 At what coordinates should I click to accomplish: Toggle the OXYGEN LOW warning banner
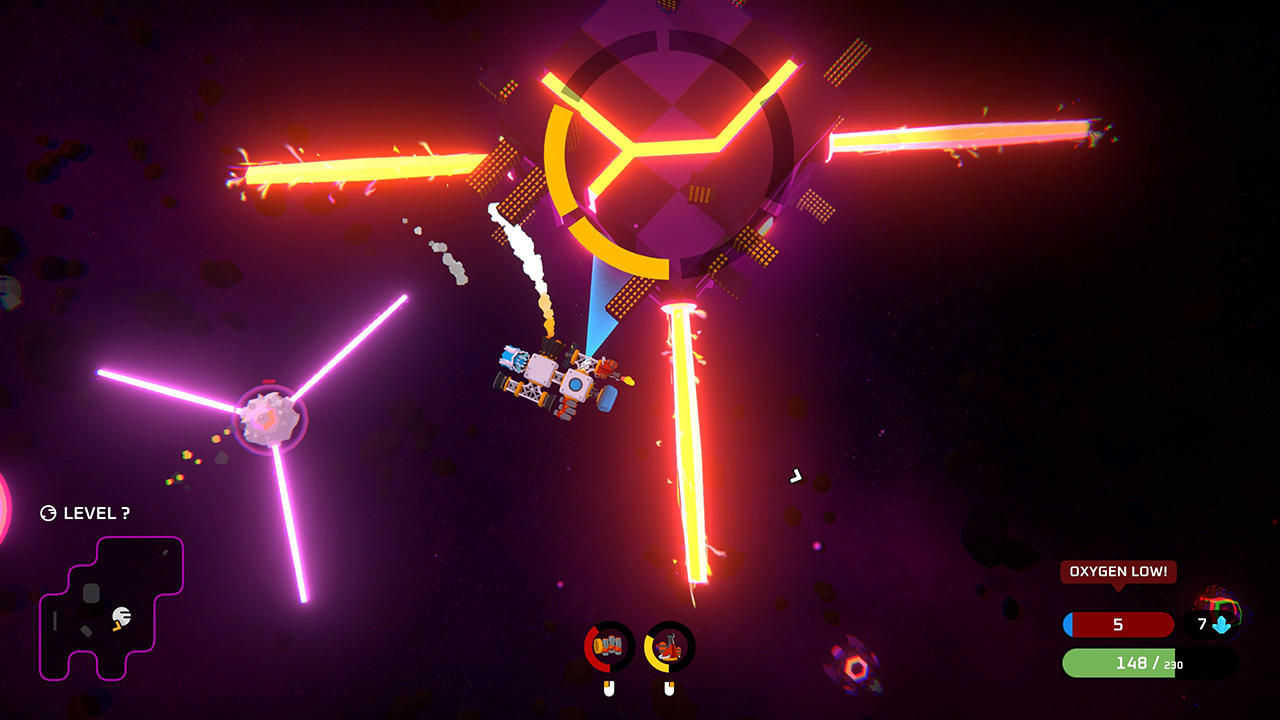coord(1118,572)
